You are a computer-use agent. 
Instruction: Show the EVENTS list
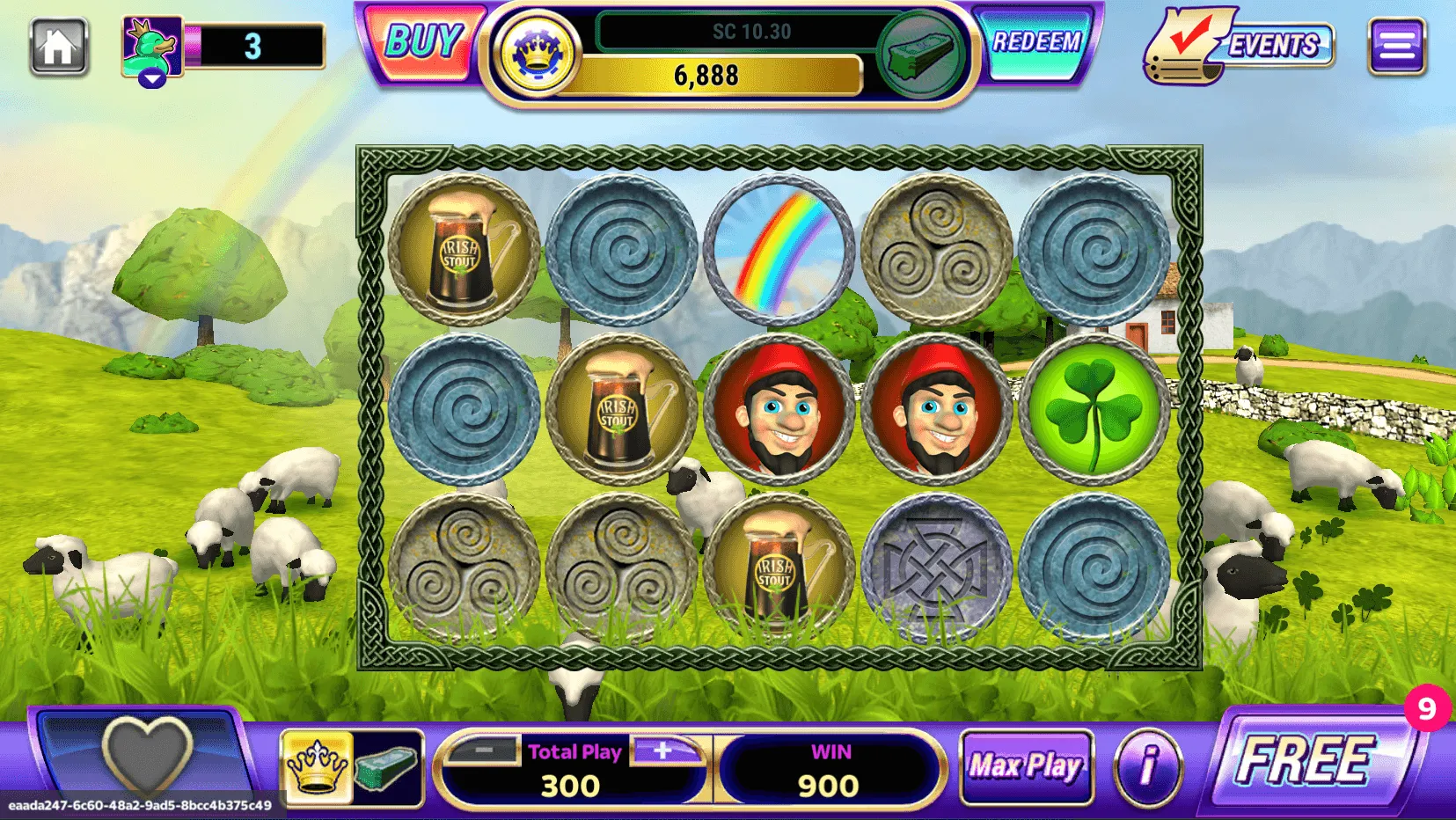(x=1240, y=46)
